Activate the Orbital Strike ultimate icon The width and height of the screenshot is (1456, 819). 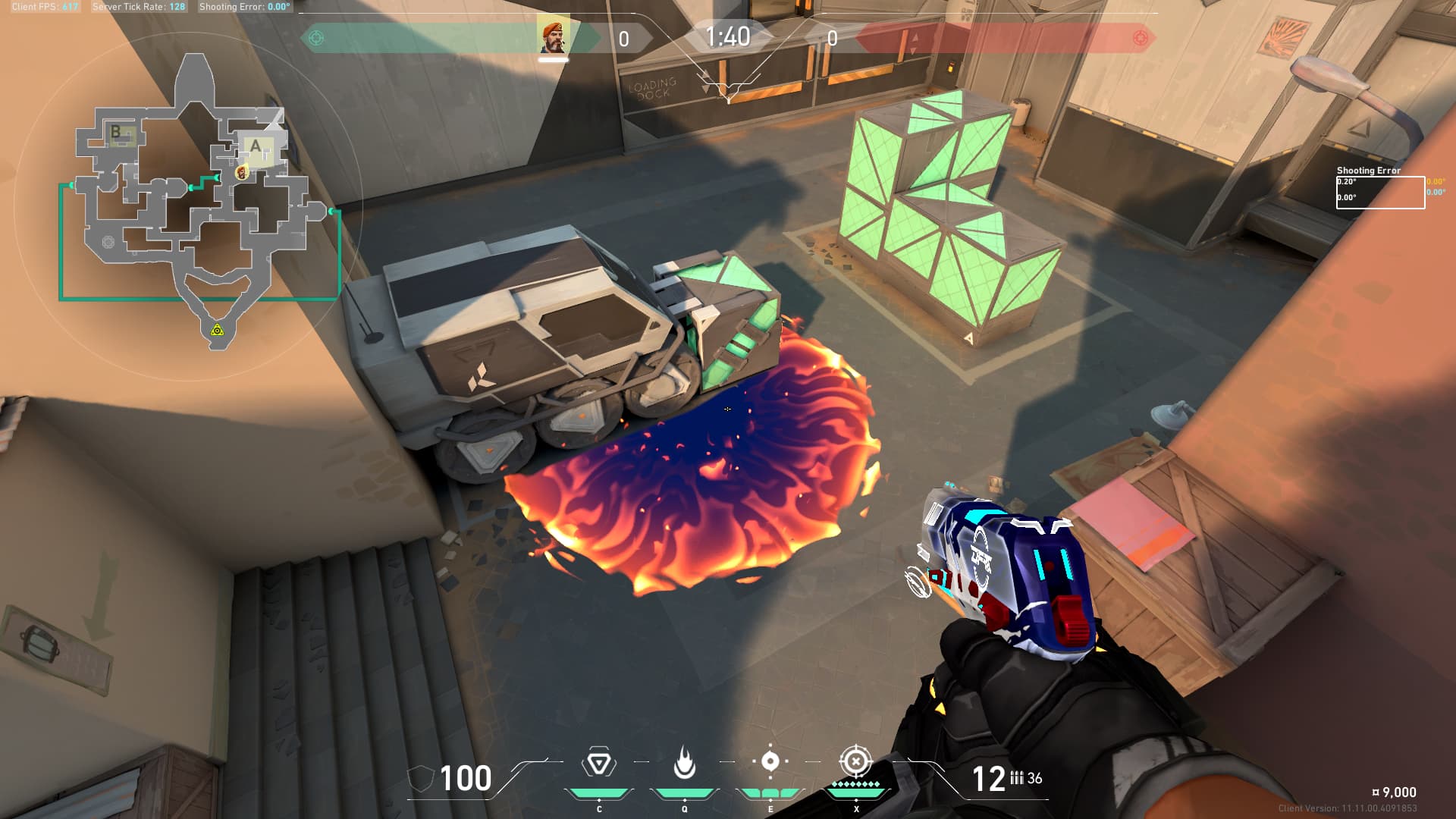(855, 761)
